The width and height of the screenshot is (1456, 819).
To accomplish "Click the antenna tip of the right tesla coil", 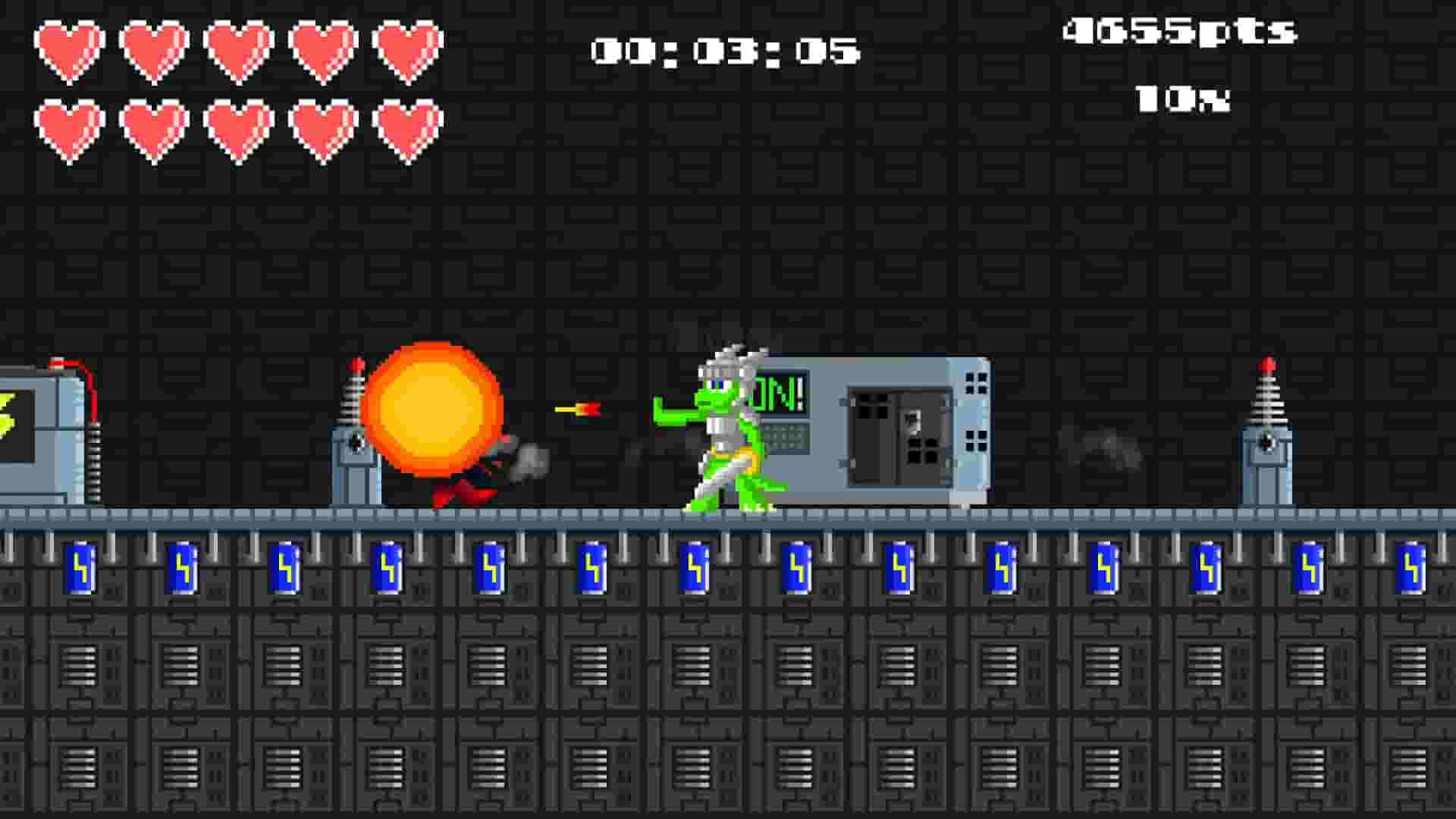I will click(x=1268, y=366).
